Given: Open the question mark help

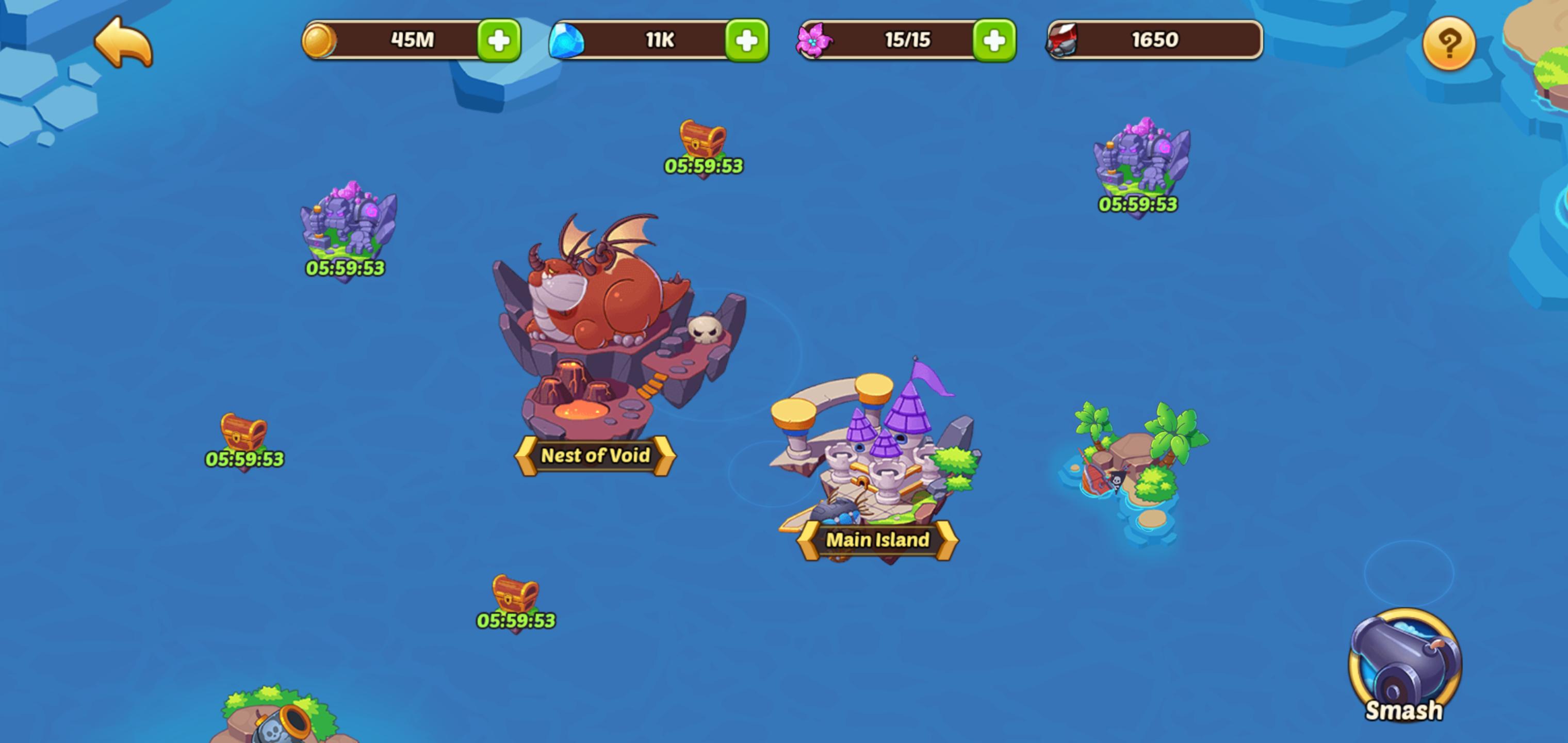Looking at the screenshot, I should [1448, 43].
